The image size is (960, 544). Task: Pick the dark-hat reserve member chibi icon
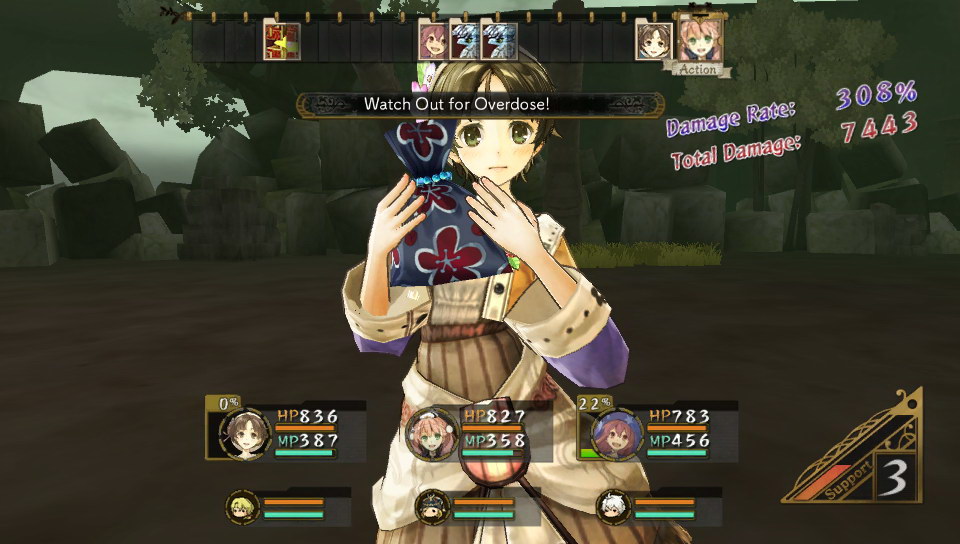431,507
